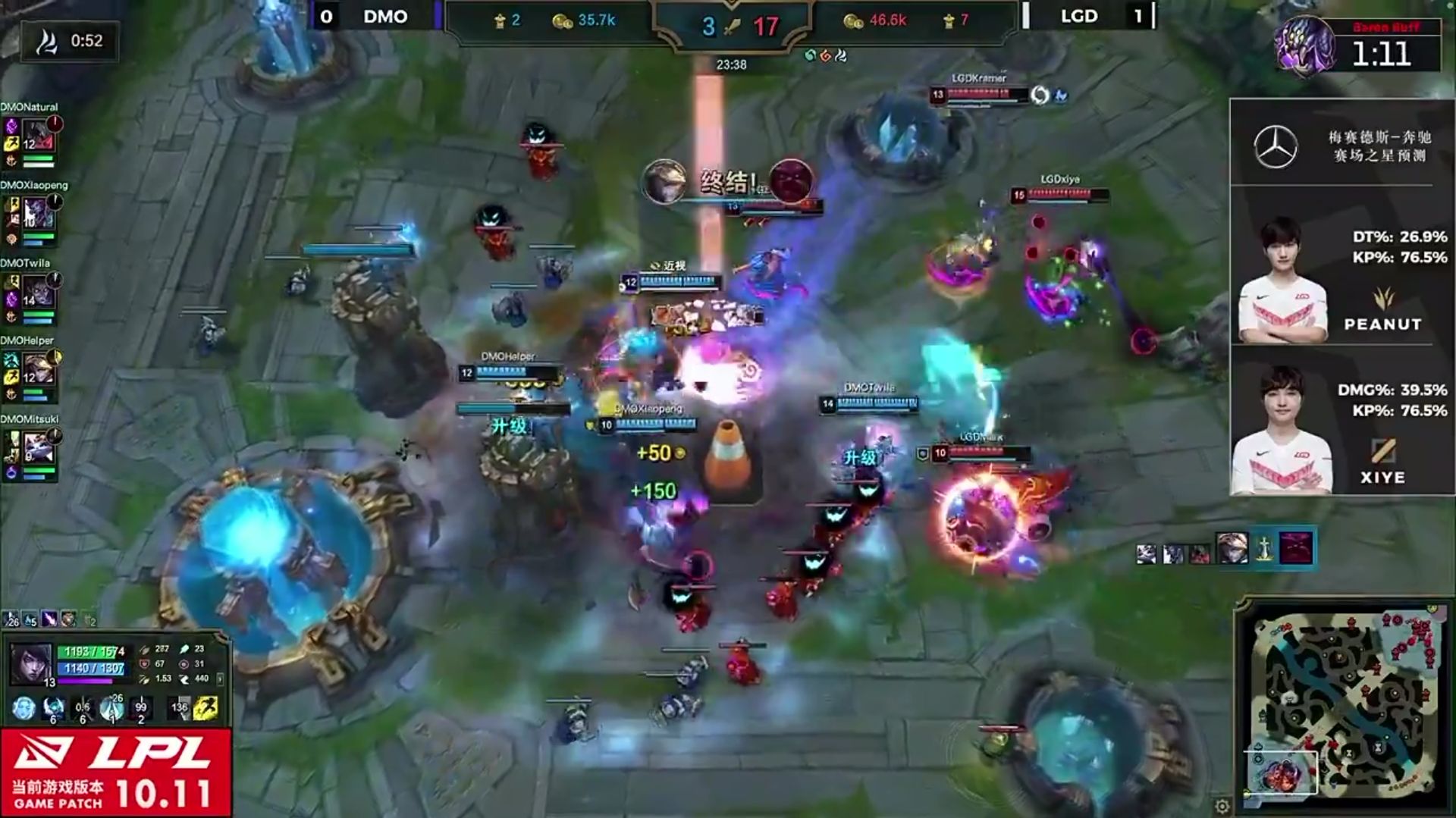Select the DMO team name tab

point(387,17)
